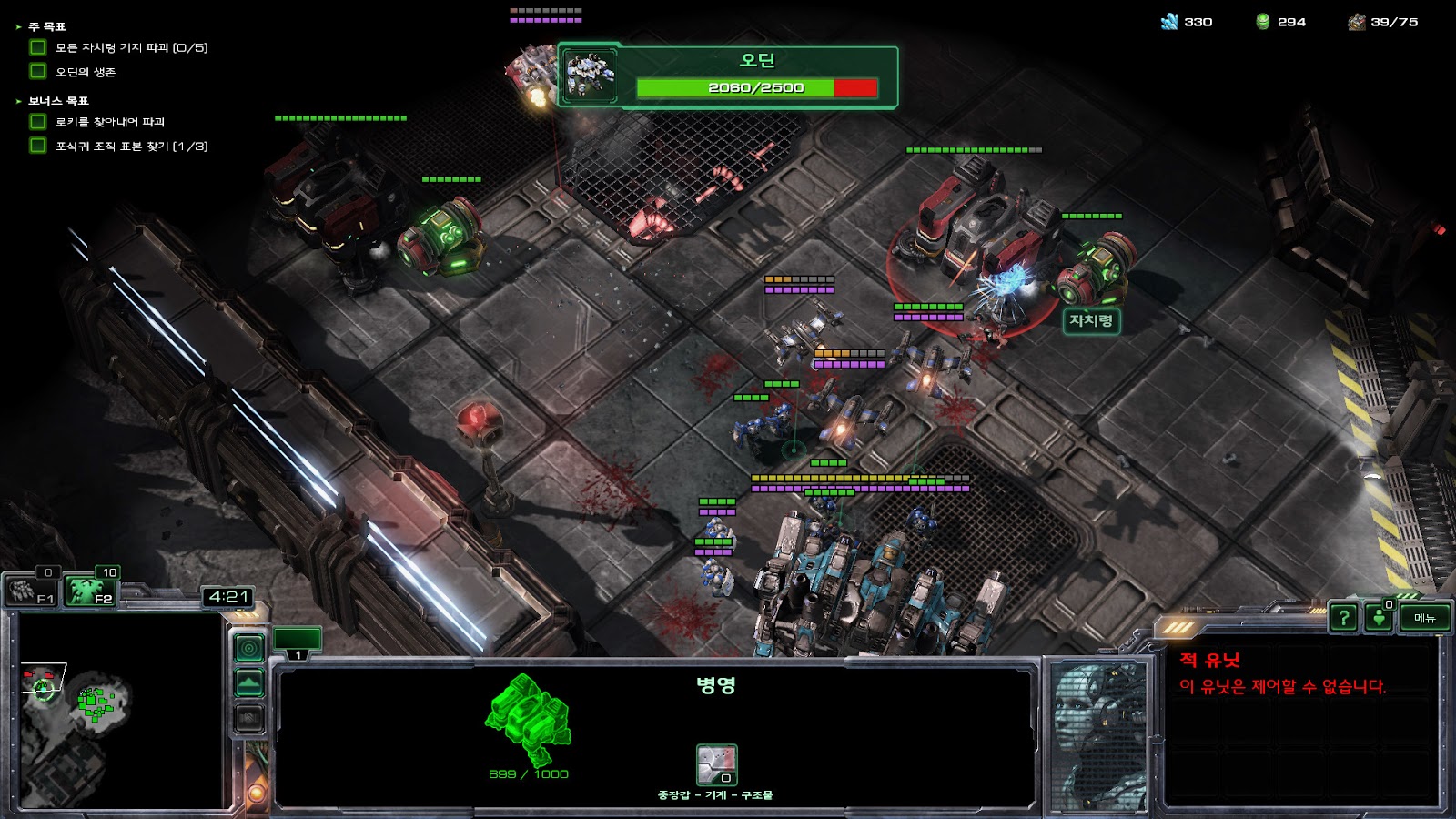Image resolution: width=1456 pixels, height=819 pixels.
Task: Click the unit portrait panel
Action: tap(1098, 735)
